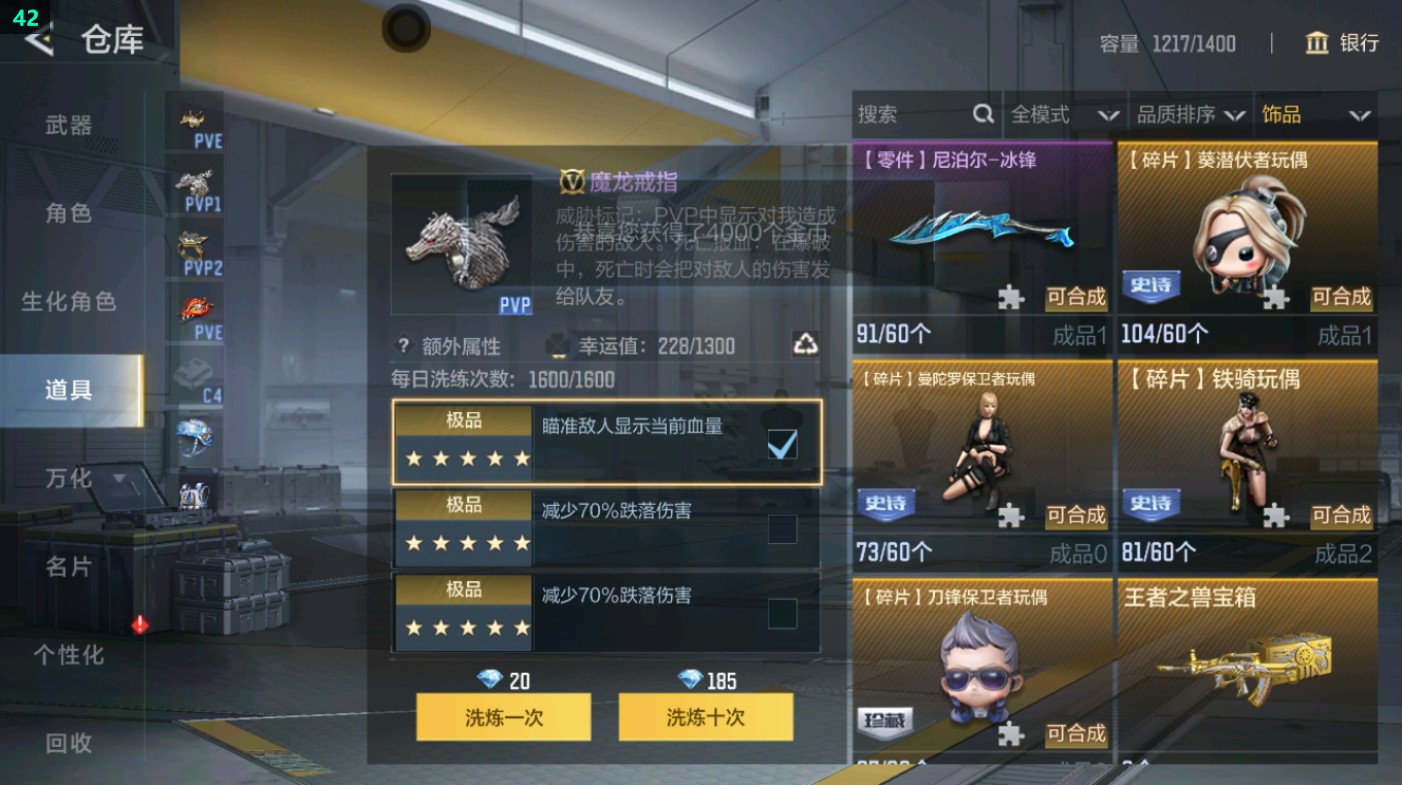Check the second 减少70%跌落伤害 attribute
This screenshot has height=785, width=1402.
pyautogui.click(x=784, y=530)
